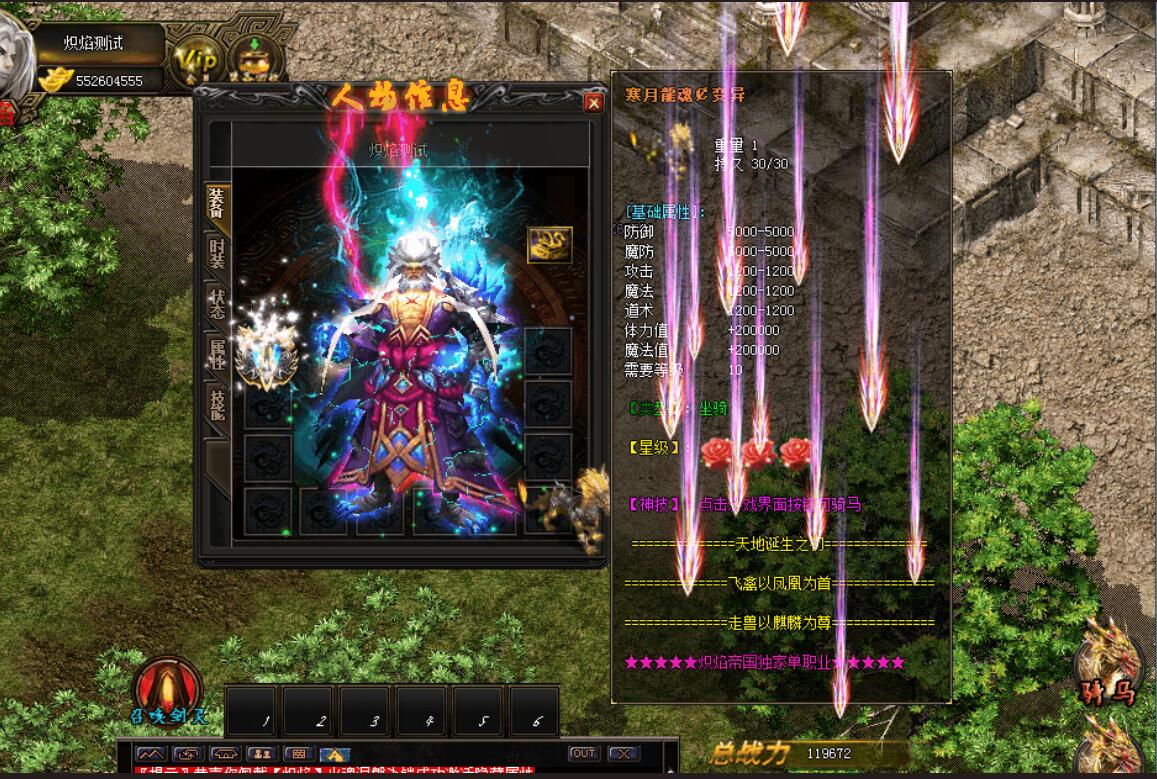This screenshot has height=779, width=1157.
Task: Select hotbar slot 3
Action: point(366,711)
